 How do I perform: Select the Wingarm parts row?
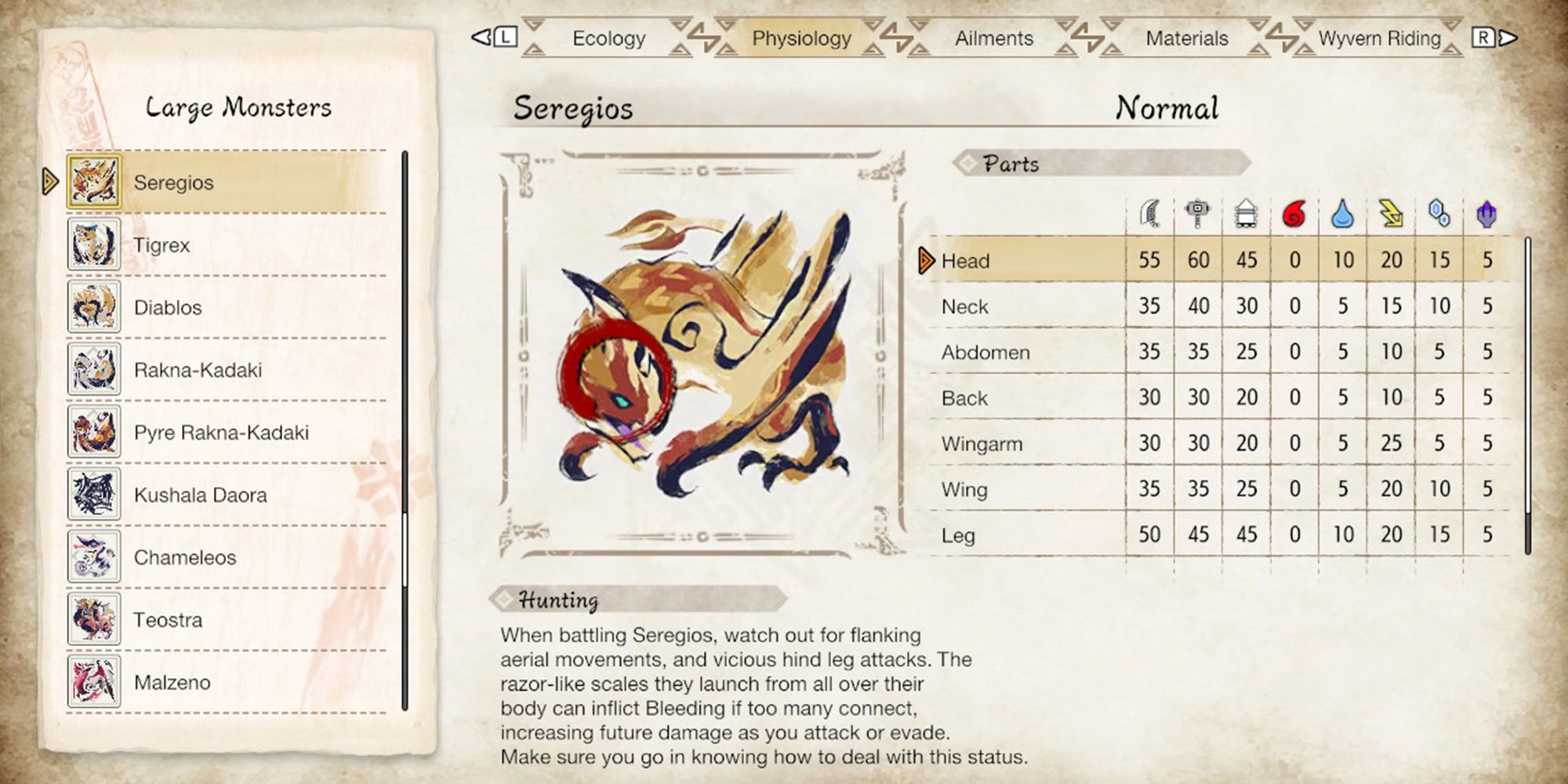click(x=1019, y=443)
